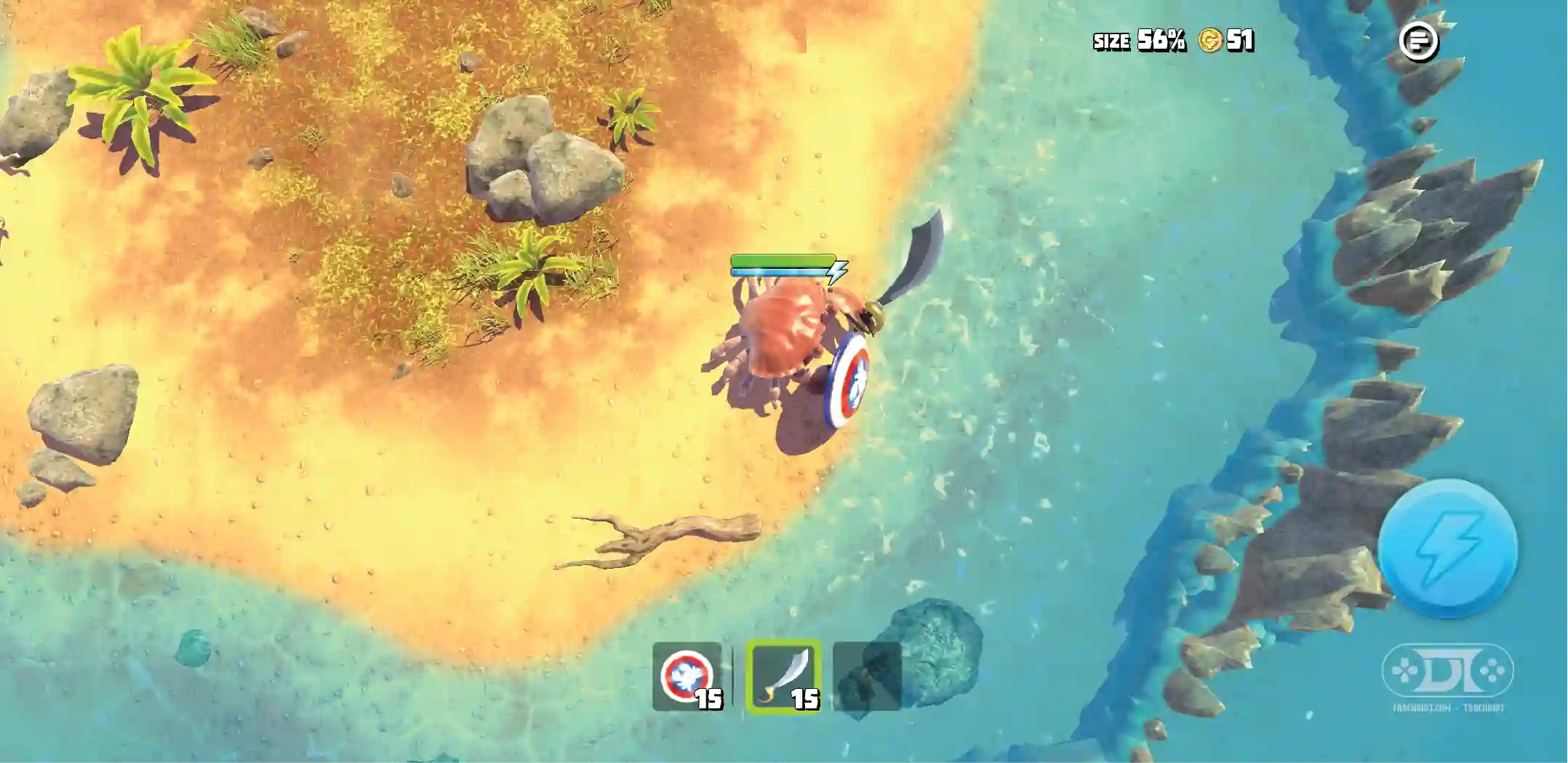Select the curved sword hotbar slot
1568x763 pixels.
click(x=783, y=676)
